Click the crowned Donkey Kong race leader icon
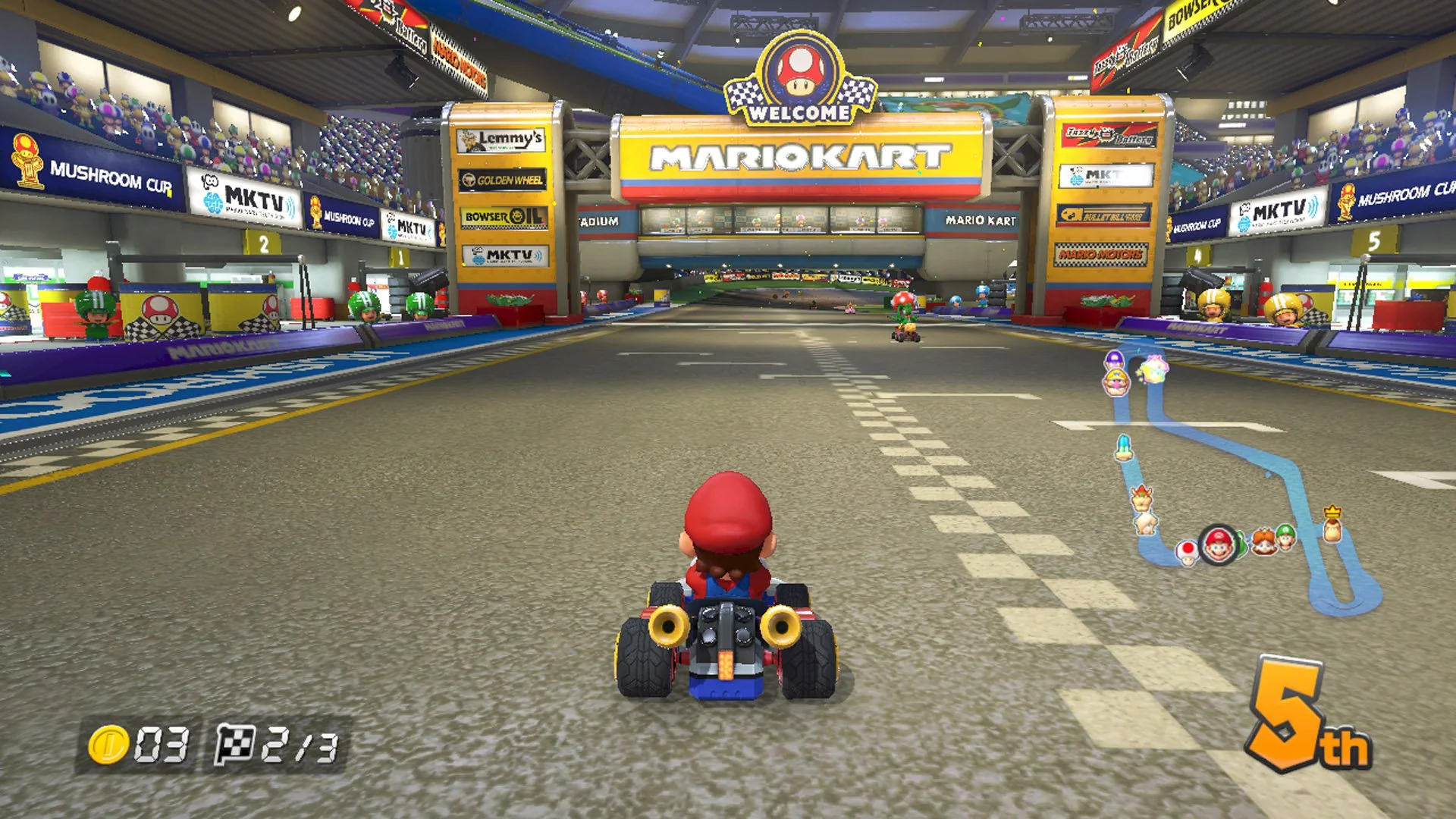This screenshot has width=1456, height=819. click(x=1334, y=527)
